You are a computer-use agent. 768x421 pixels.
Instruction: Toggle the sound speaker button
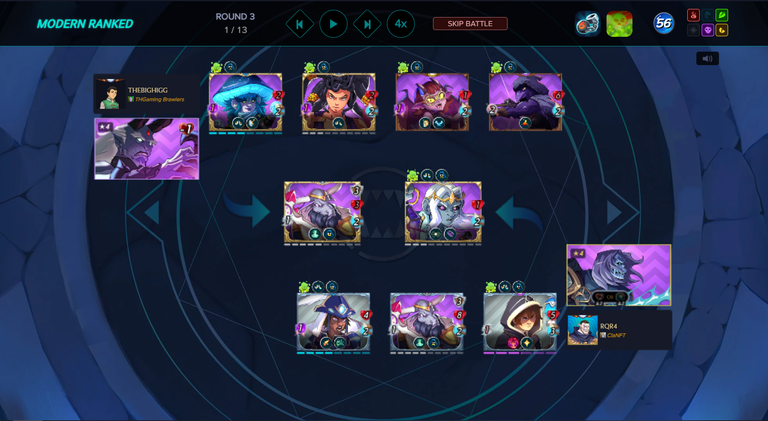pyautogui.click(x=707, y=58)
